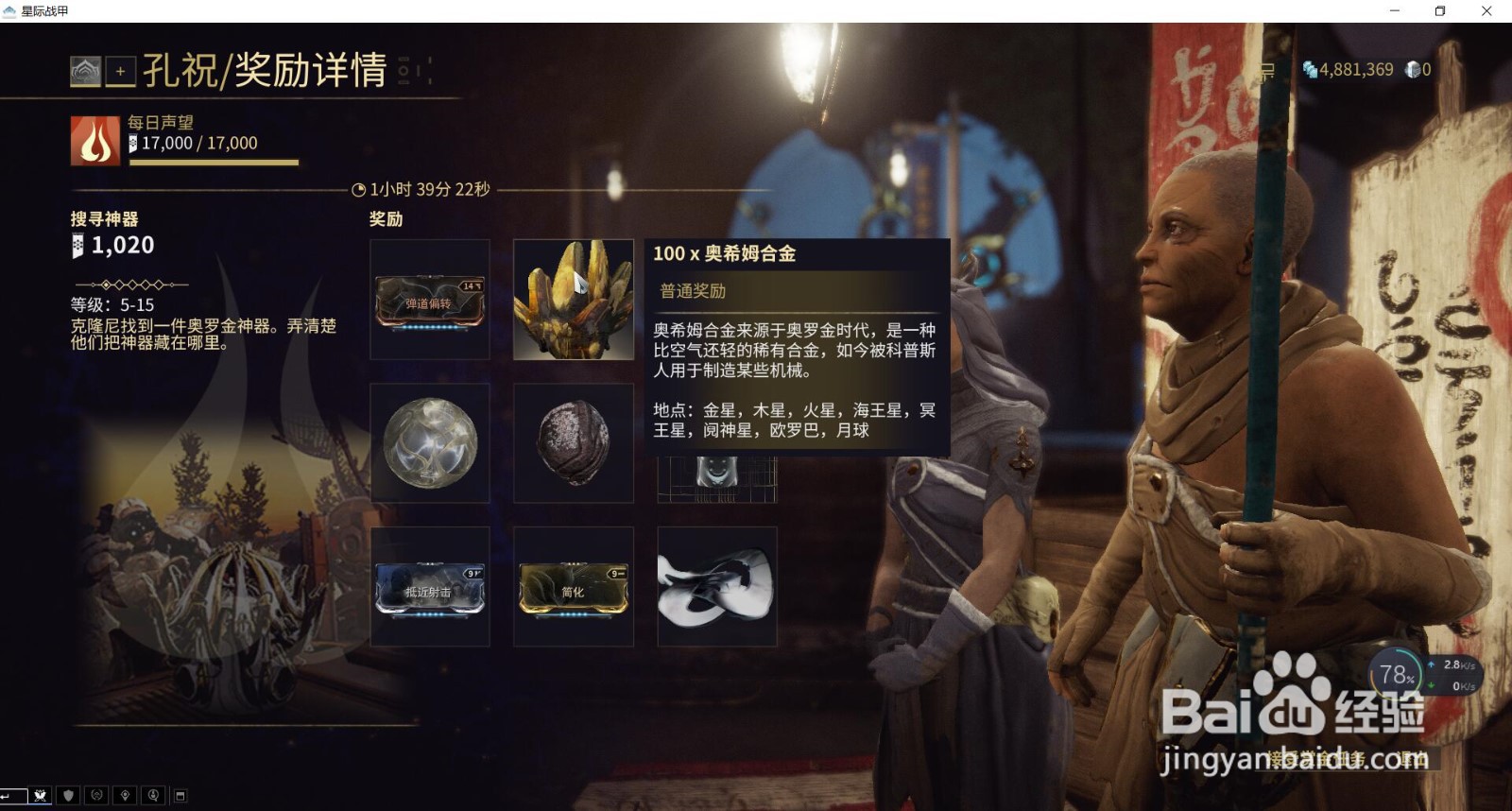Expand the plus button beside the title emblem
Screen dimensions: 1512x811
[x=120, y=70]
